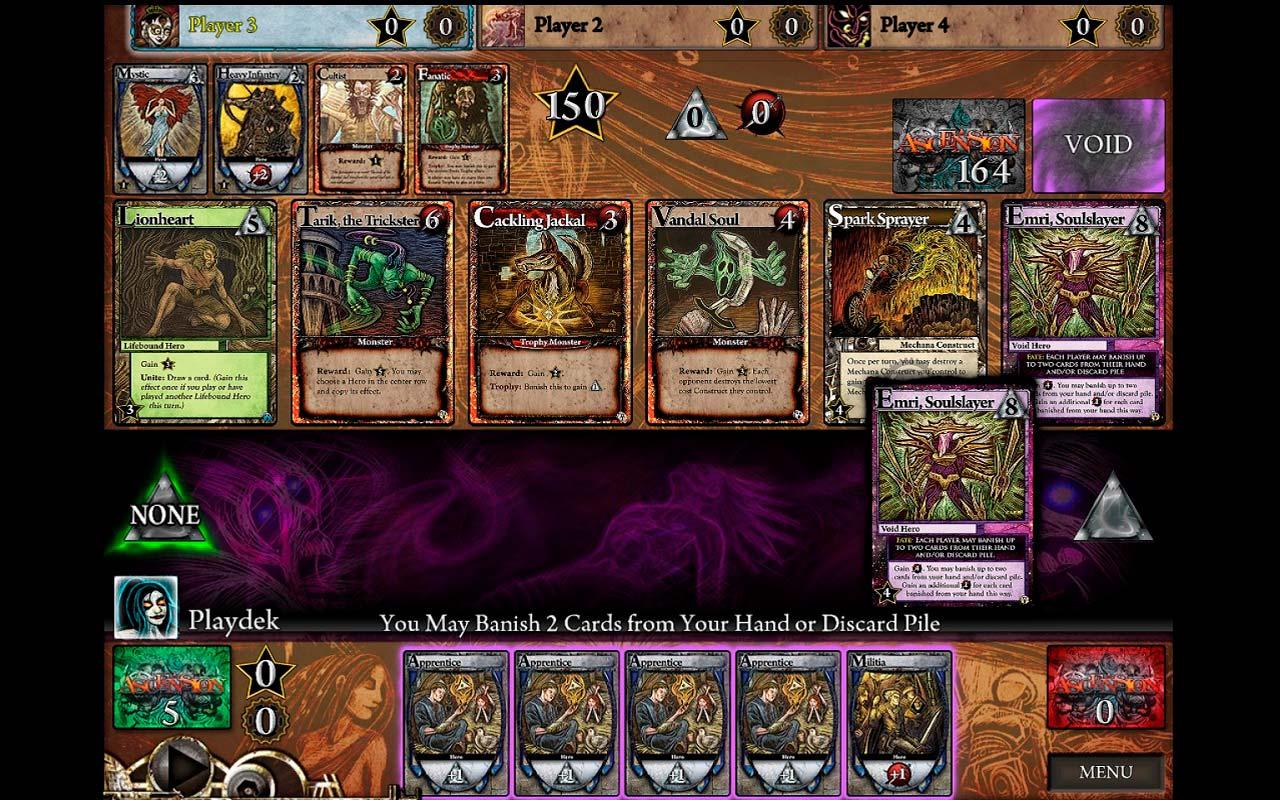This screenshot has width=1280, height=800.
Task: Show Player 4's panel
Action: [995, 25]
